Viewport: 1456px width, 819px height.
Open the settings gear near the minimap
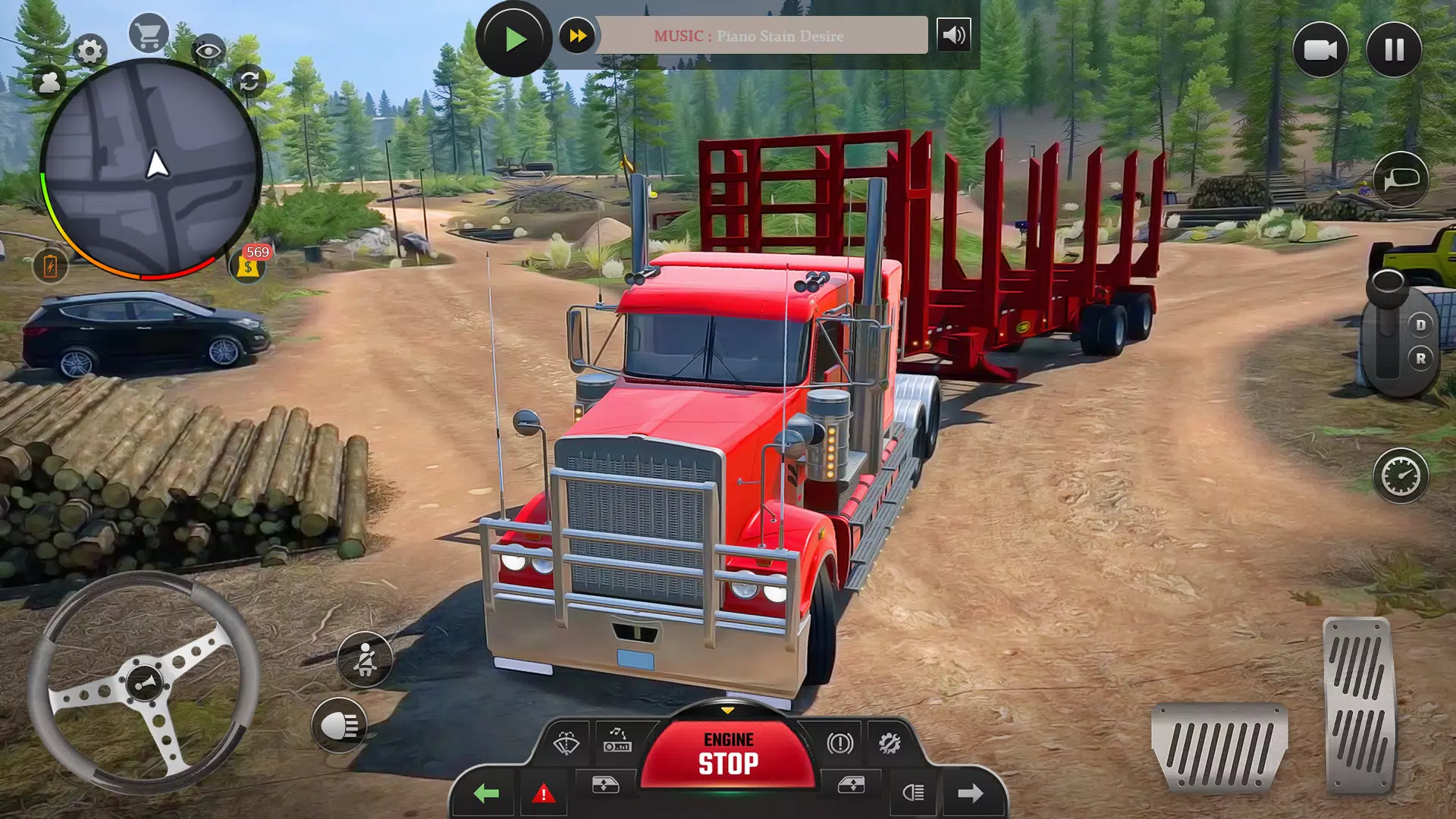coord(89,51)
